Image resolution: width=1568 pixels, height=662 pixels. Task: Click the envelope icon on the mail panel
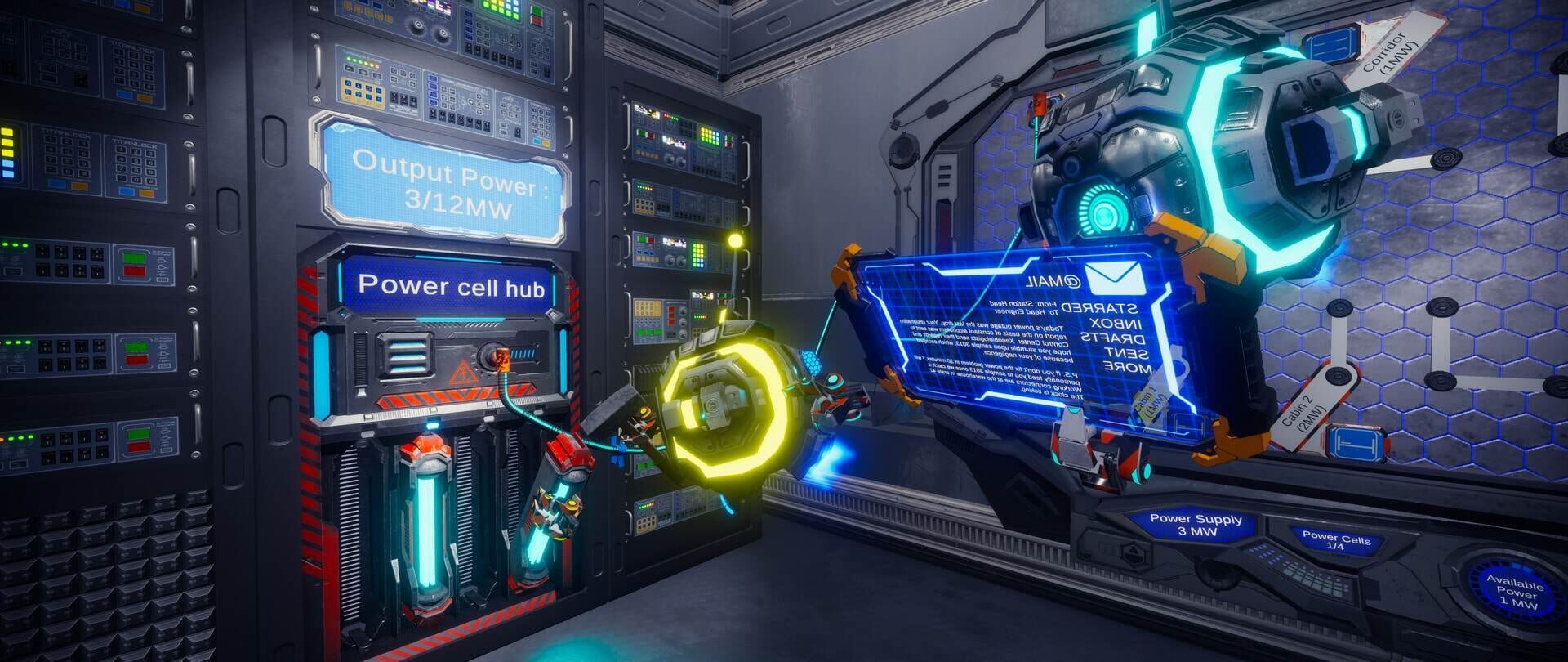1117,278
